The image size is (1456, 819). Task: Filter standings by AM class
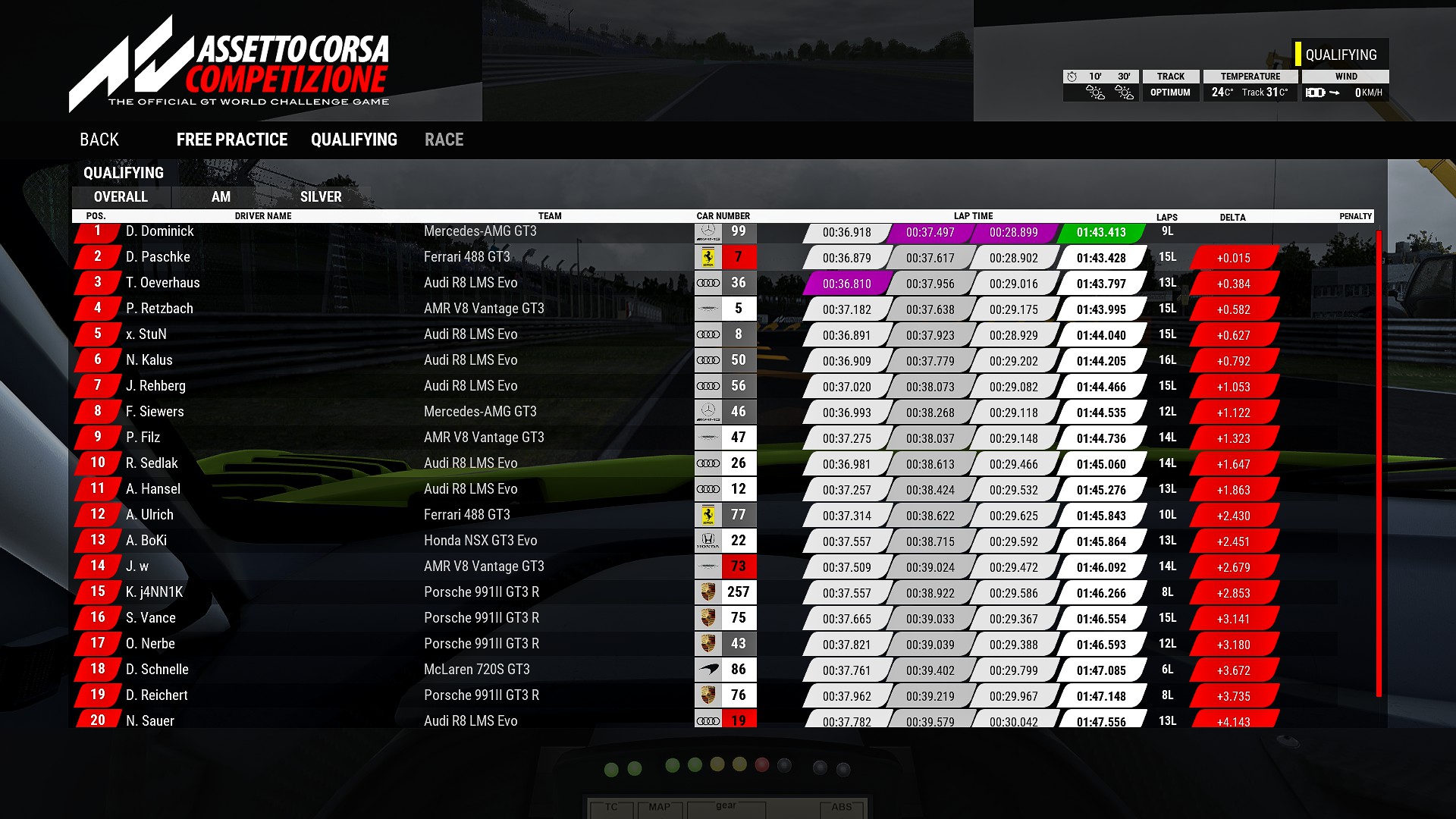221,197
